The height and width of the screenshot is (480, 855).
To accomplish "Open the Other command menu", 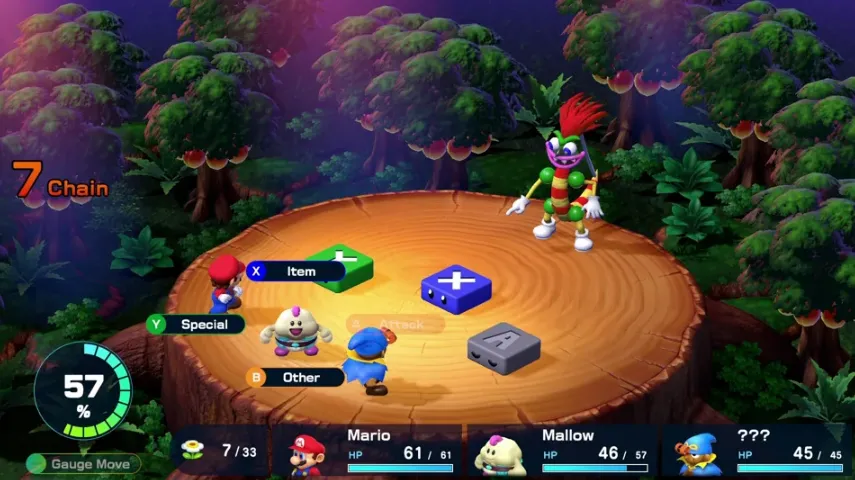I will (295, 377).
